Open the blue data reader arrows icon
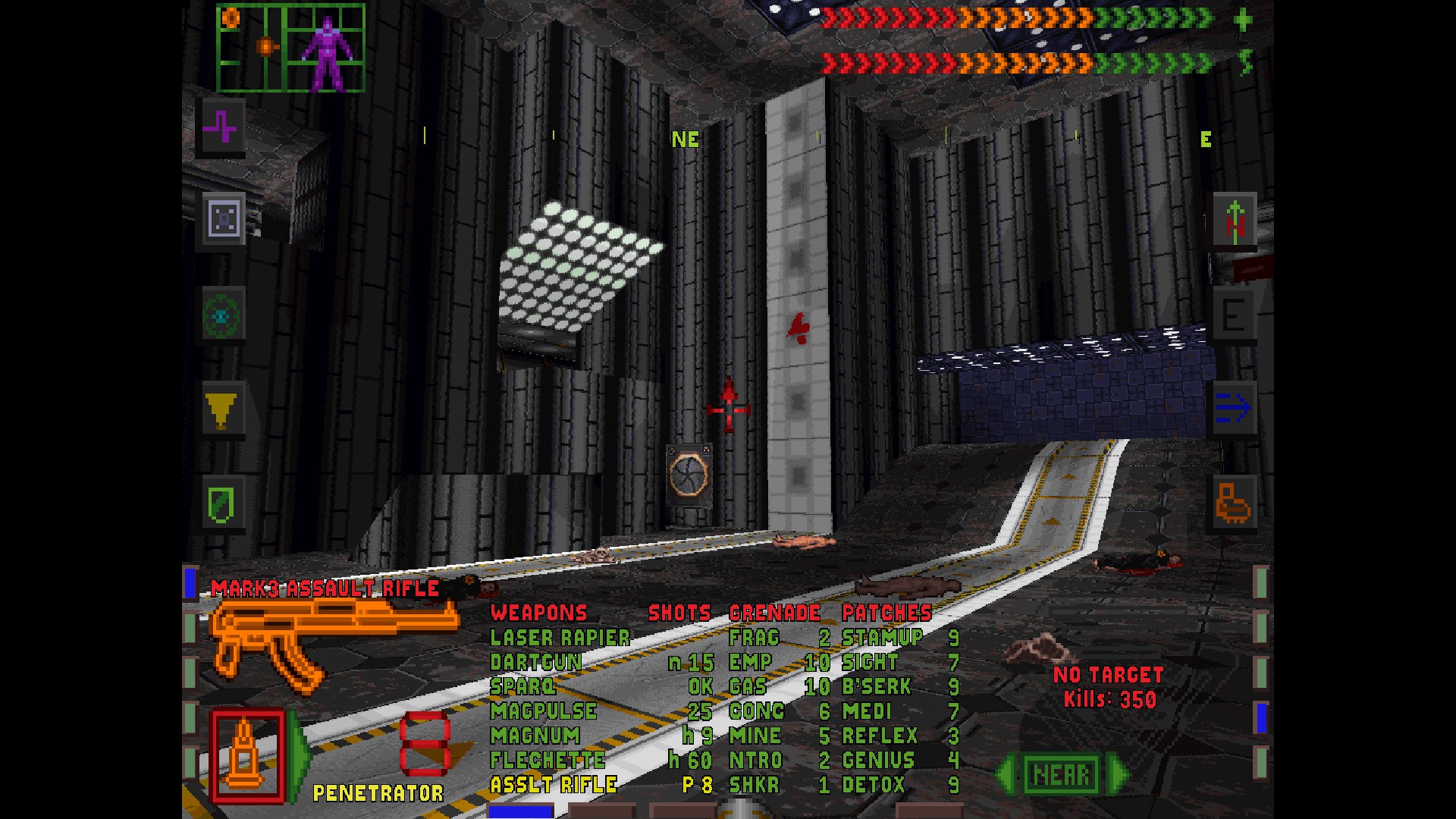The width and height of the screenshot is (1456, 819). coord(1234,406)
